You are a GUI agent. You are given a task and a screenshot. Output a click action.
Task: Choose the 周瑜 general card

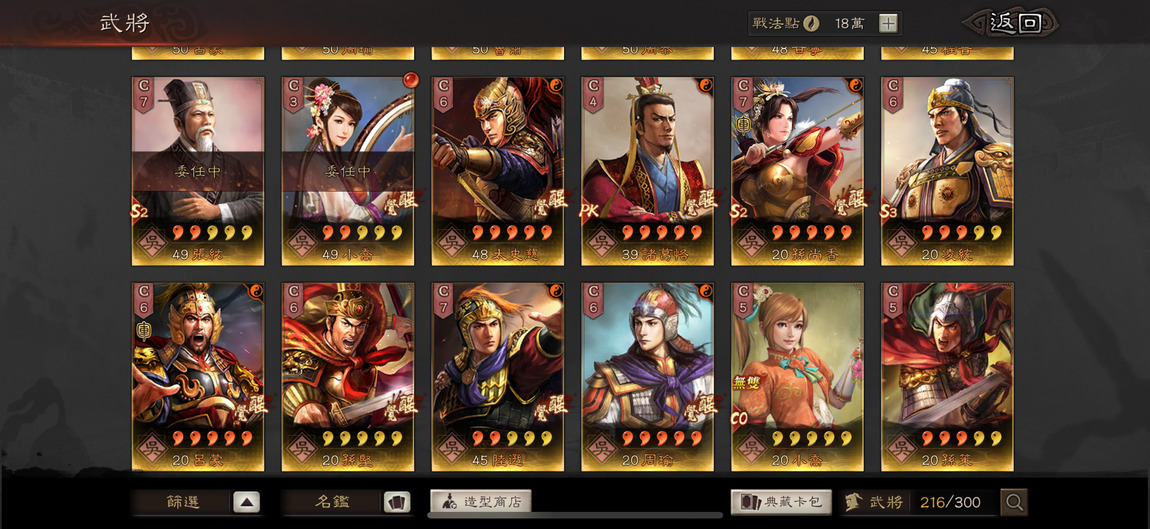tap(648, 376)
